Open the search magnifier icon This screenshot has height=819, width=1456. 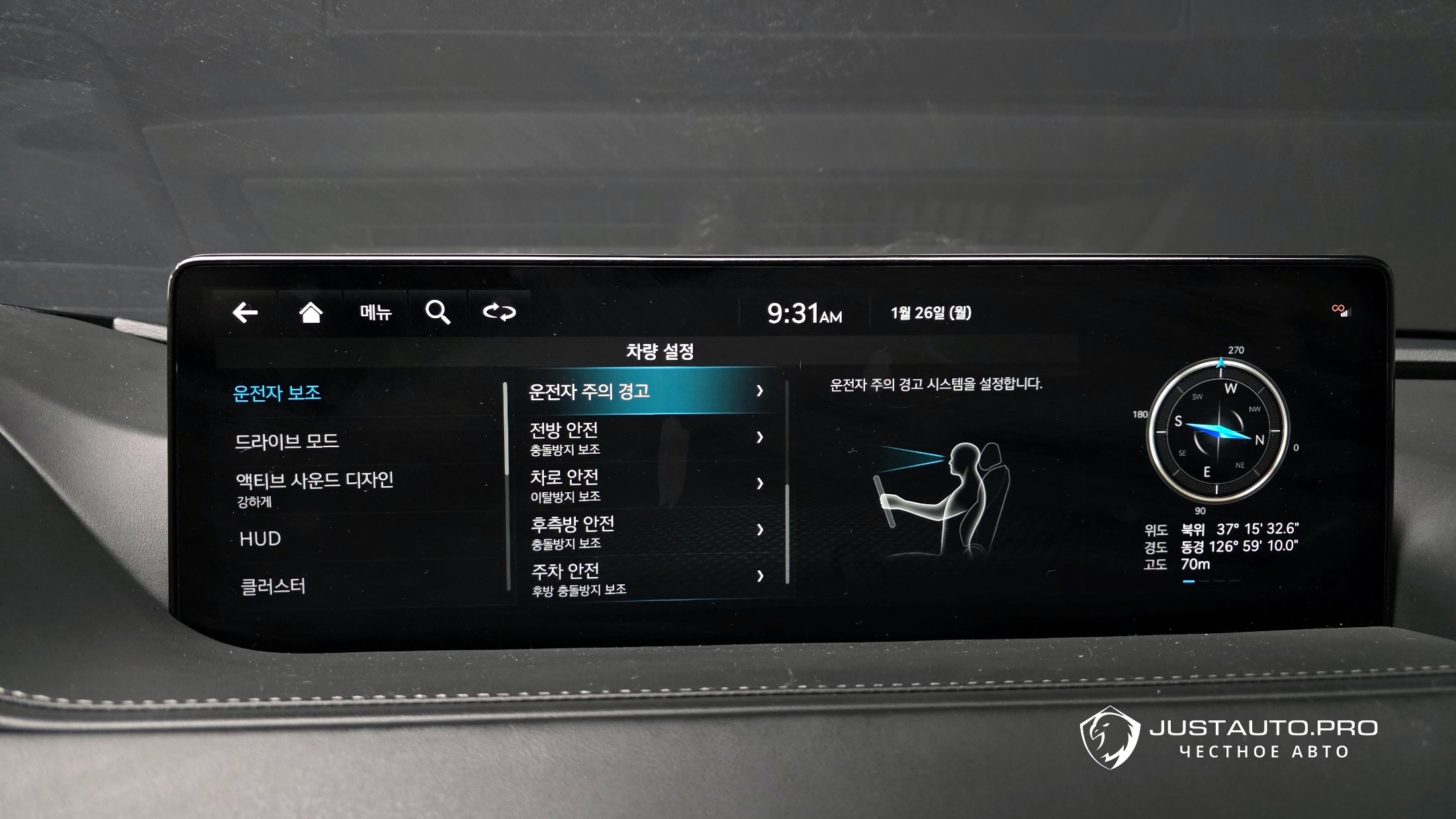(437, 312)
